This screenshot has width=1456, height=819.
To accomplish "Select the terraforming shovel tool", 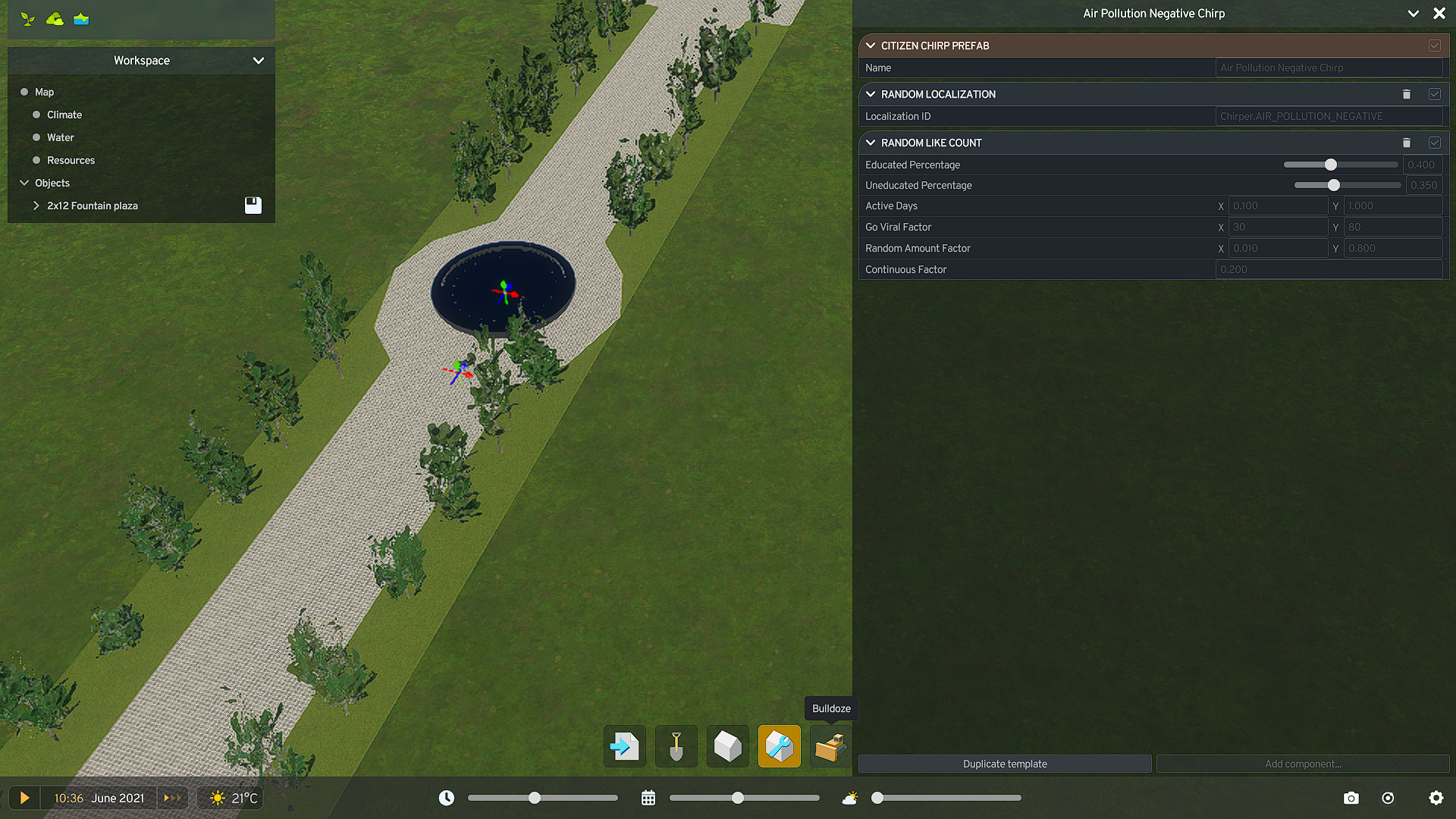I will 676,746.
